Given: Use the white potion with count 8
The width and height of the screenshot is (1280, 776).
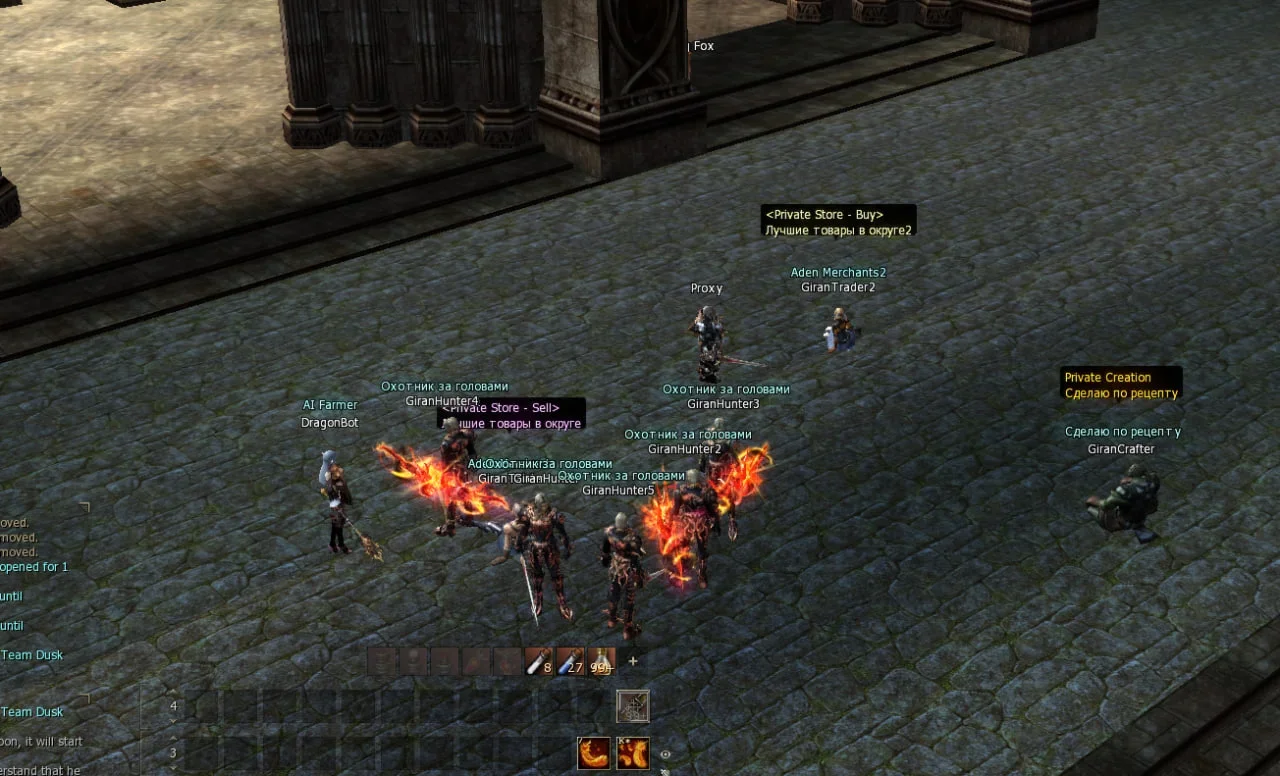Looking at the screenshot, I should coord(539,662).
